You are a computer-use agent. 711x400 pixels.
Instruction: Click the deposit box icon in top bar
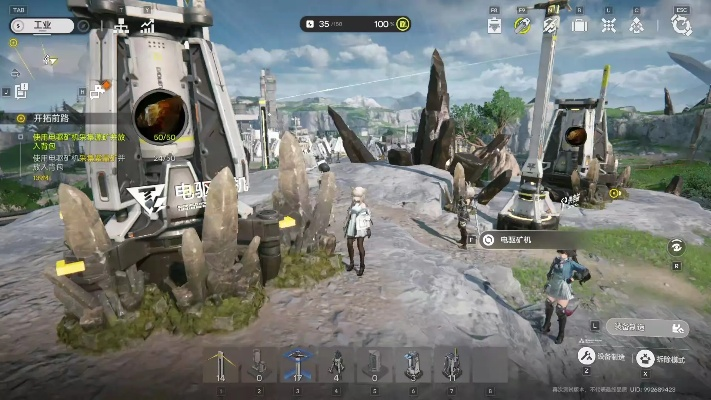pyautogui.click(x=494, y=26)
